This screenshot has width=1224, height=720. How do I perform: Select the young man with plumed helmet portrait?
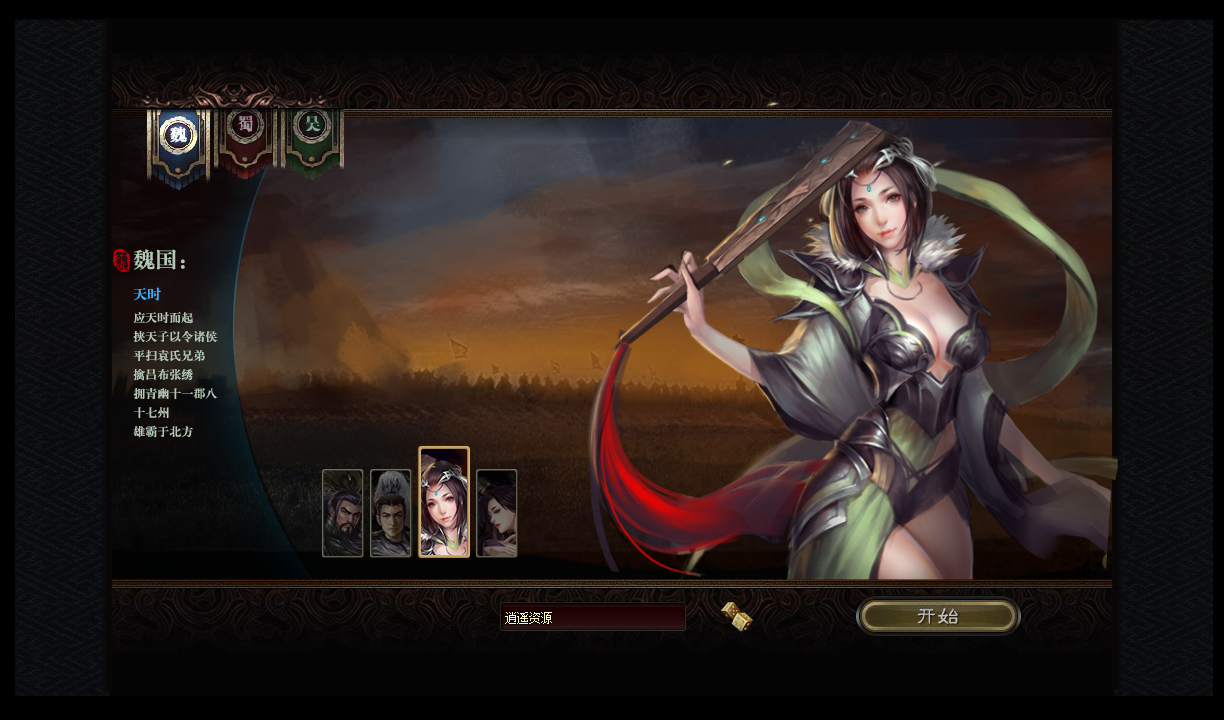click(391, 513)
